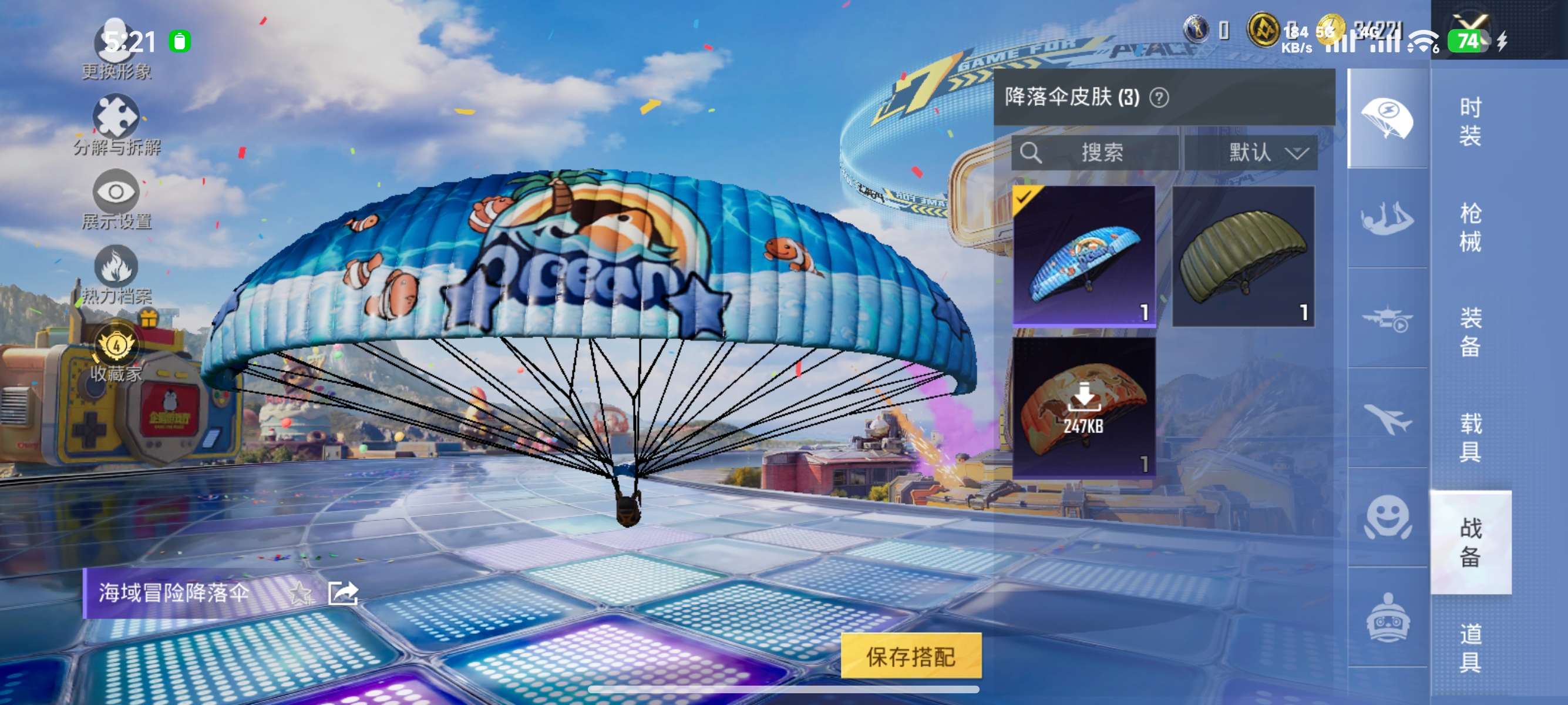The width and height of the screenshot is (1568, 705).
Task: Tap the search magnifier to expand search
Action: coord(1032,153)
